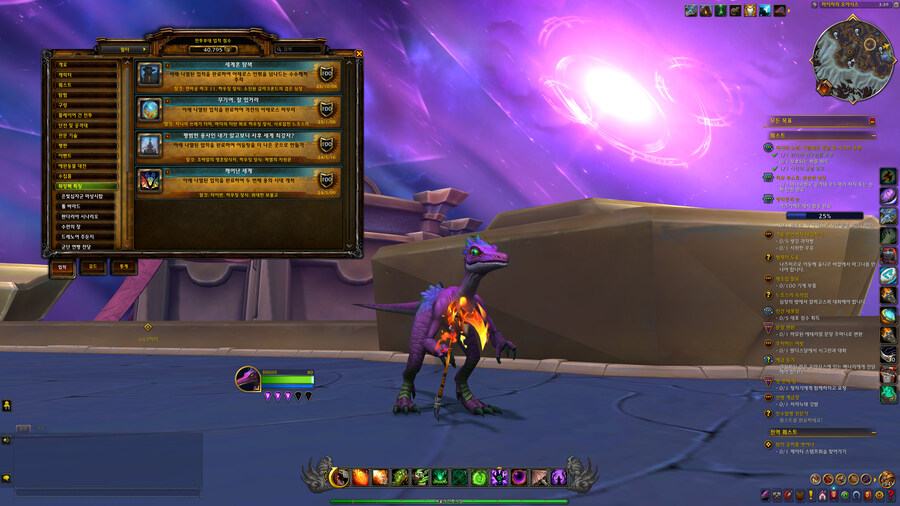
Task: Switch to the 통계 tab
Action: (123, 267)
